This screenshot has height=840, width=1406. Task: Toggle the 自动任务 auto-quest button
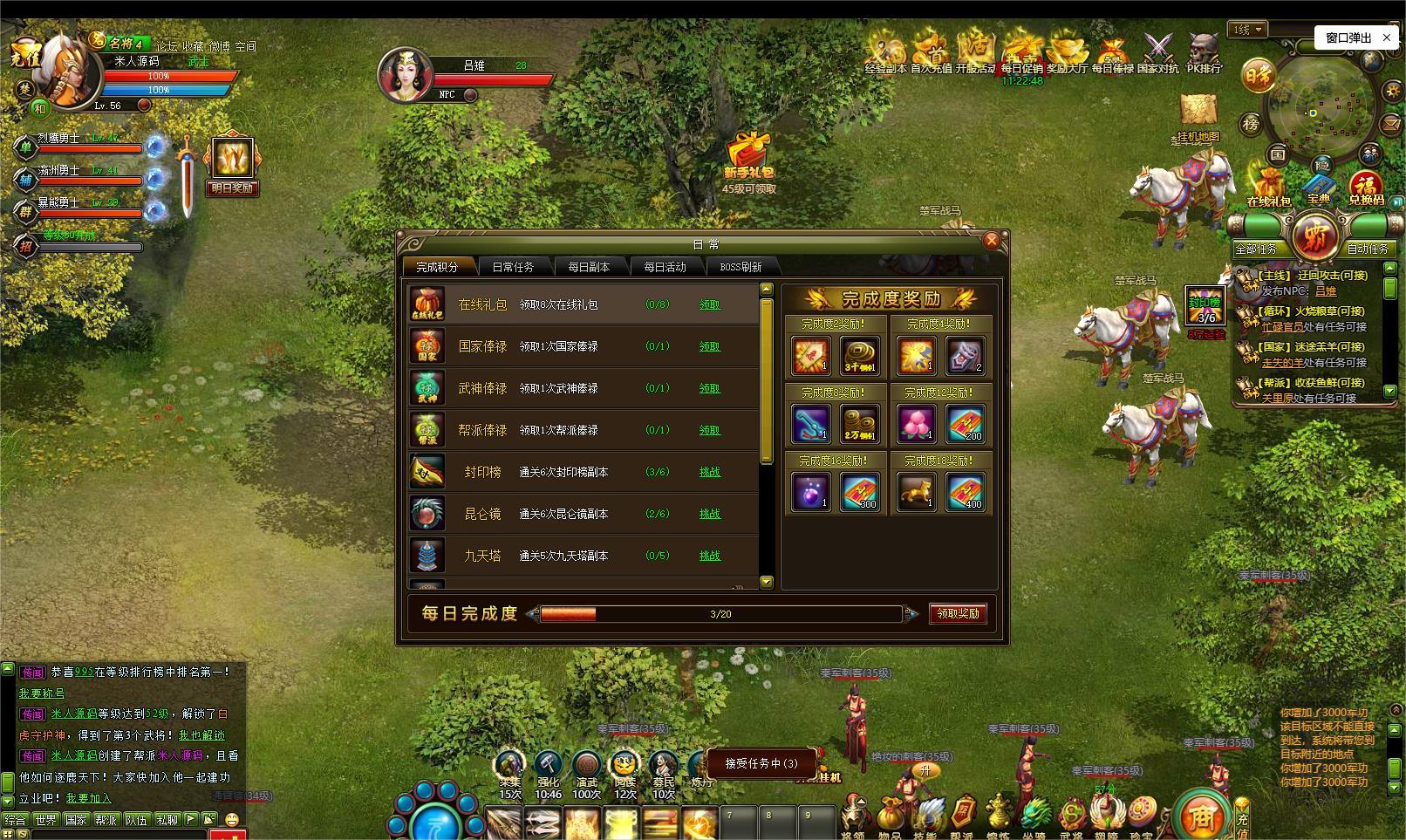(x=1367, y=249)
